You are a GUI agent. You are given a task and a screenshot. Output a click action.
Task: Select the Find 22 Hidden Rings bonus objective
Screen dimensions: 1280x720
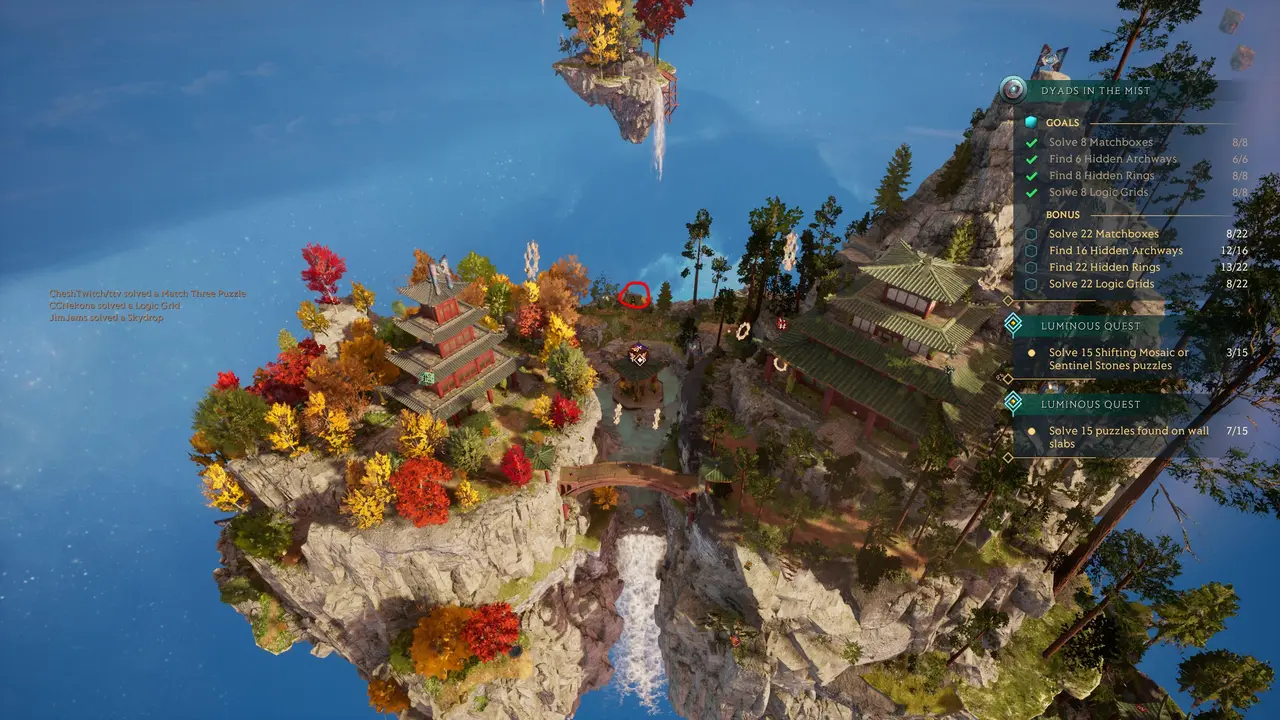click(x=1104, y=267)
